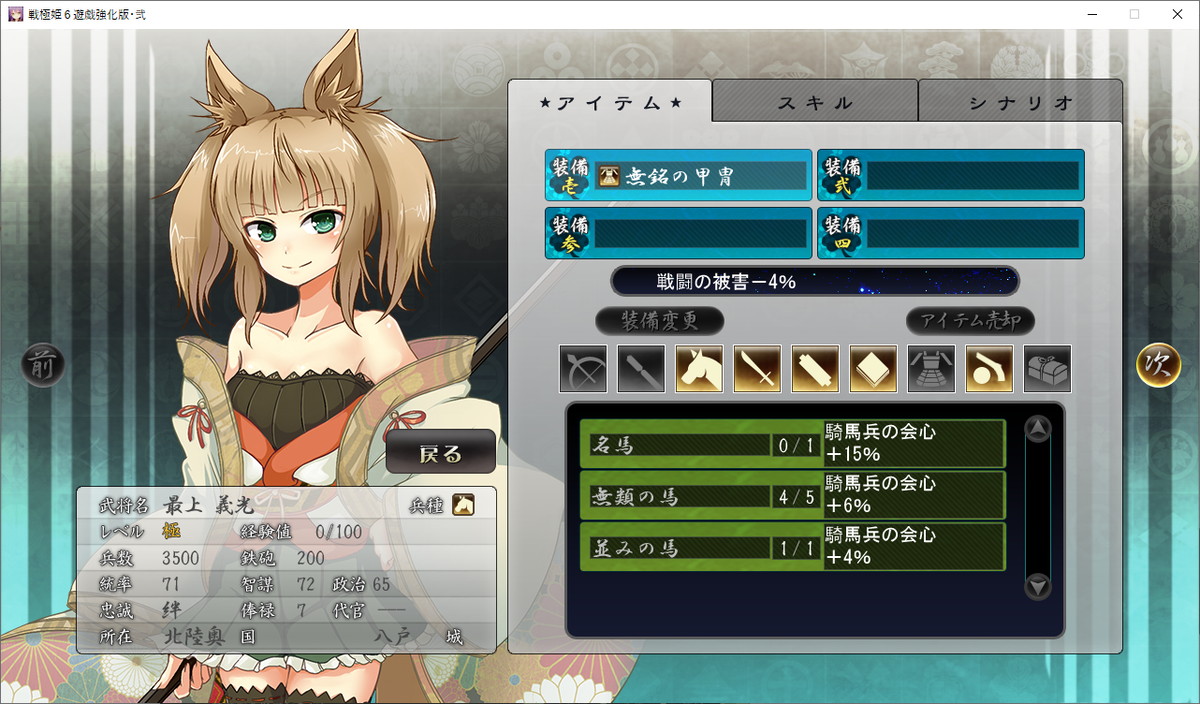Select the armor item category icon

(931, 369)
